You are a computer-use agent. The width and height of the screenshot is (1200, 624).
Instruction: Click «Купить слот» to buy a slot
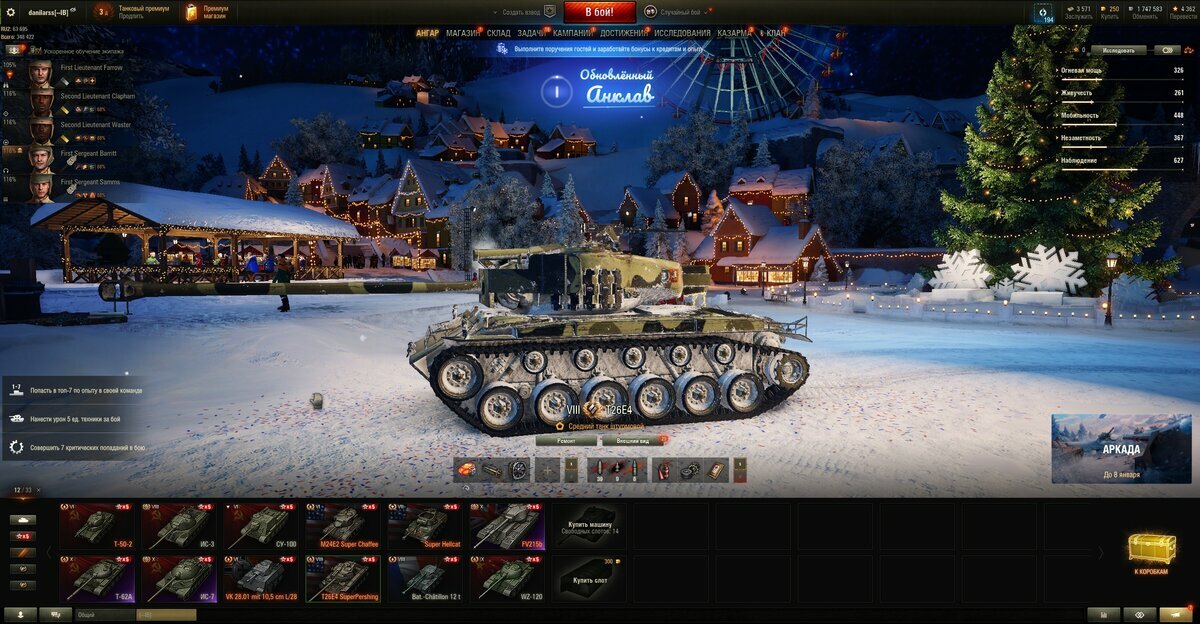coord(590,578)
